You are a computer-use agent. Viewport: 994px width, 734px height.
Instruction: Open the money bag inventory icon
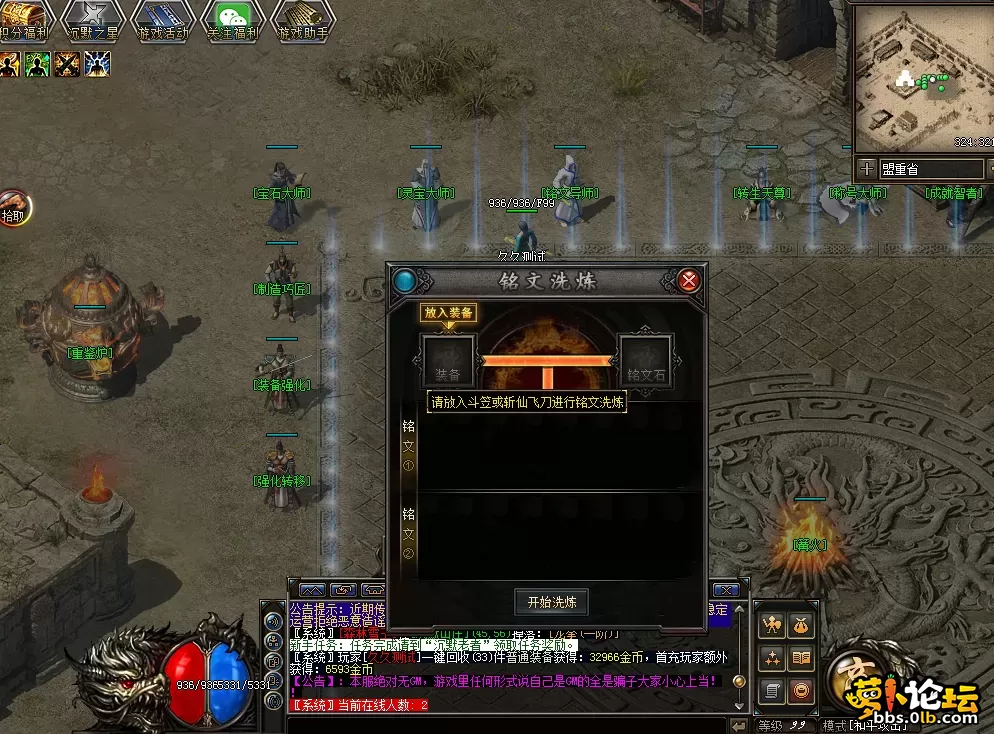[801, 626]
